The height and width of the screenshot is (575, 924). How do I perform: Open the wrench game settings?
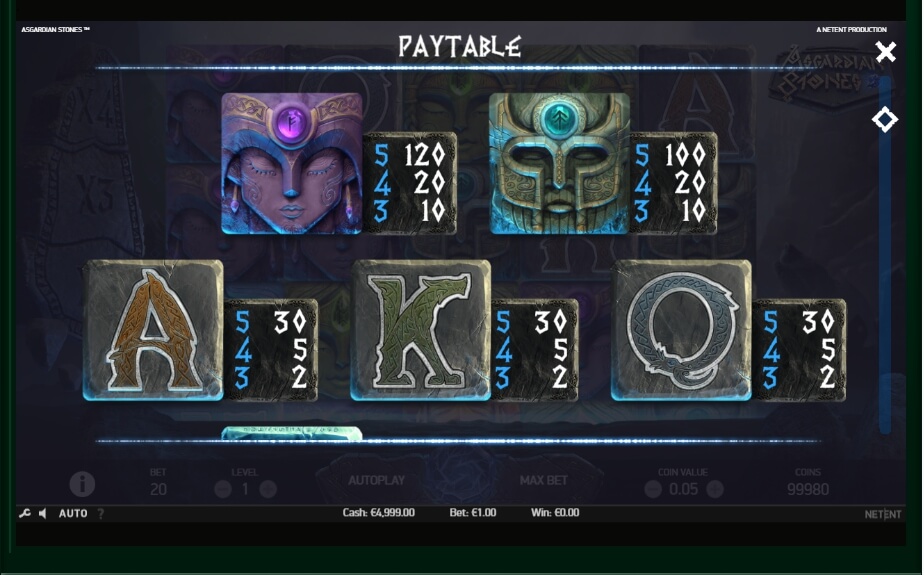pos(25,513)
